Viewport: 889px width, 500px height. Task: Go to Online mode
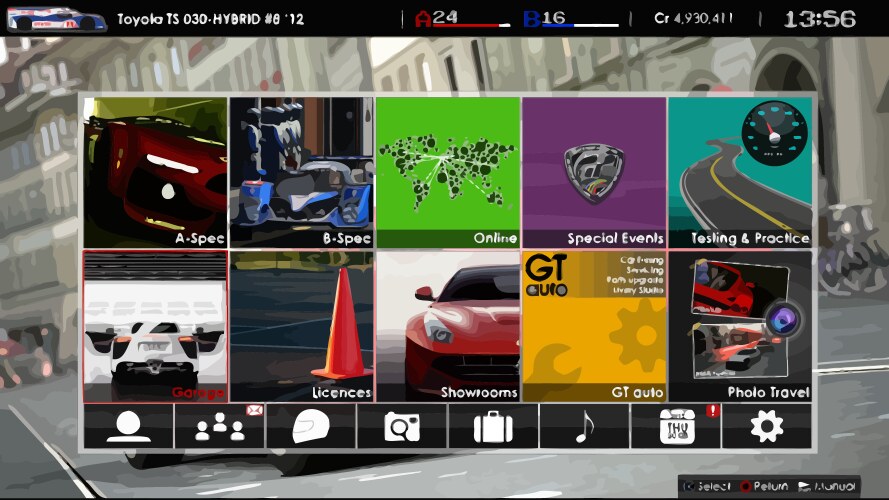[x=448, y=172]
